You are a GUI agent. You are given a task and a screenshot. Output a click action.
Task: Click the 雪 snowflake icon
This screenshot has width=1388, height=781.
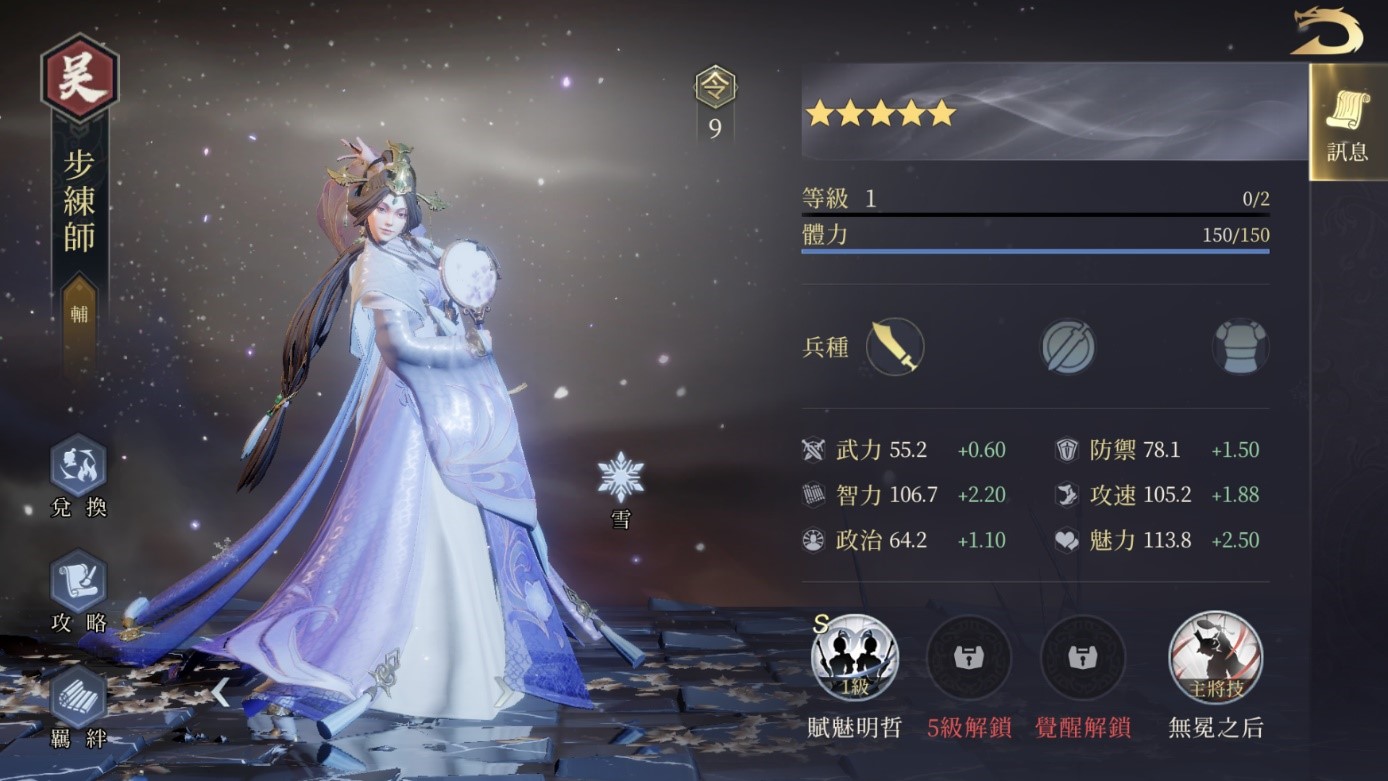coord(621,478)
